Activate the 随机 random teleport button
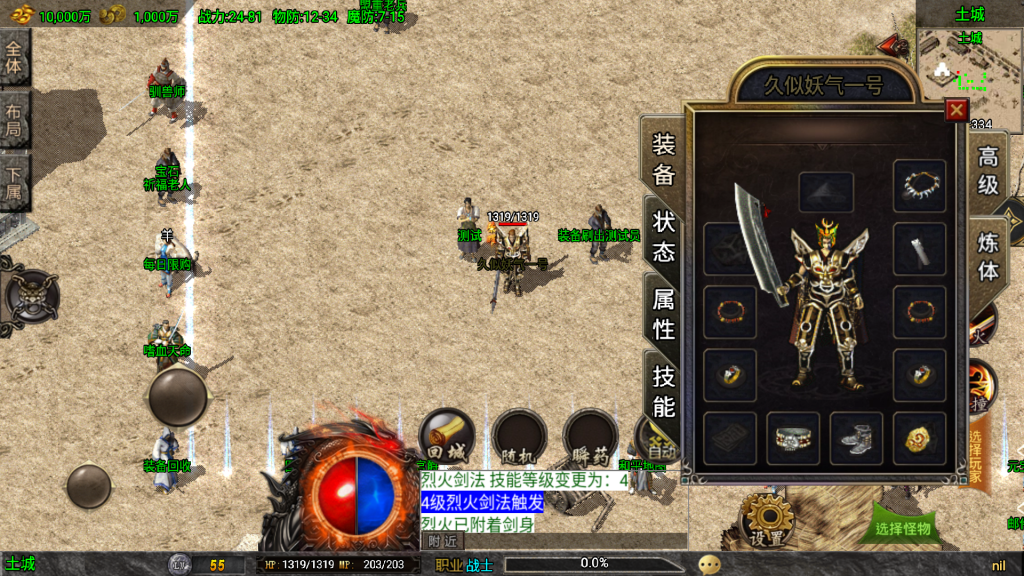Viewport: 1024px width, 576px height. pyautogui.click(x=519, y=435)
